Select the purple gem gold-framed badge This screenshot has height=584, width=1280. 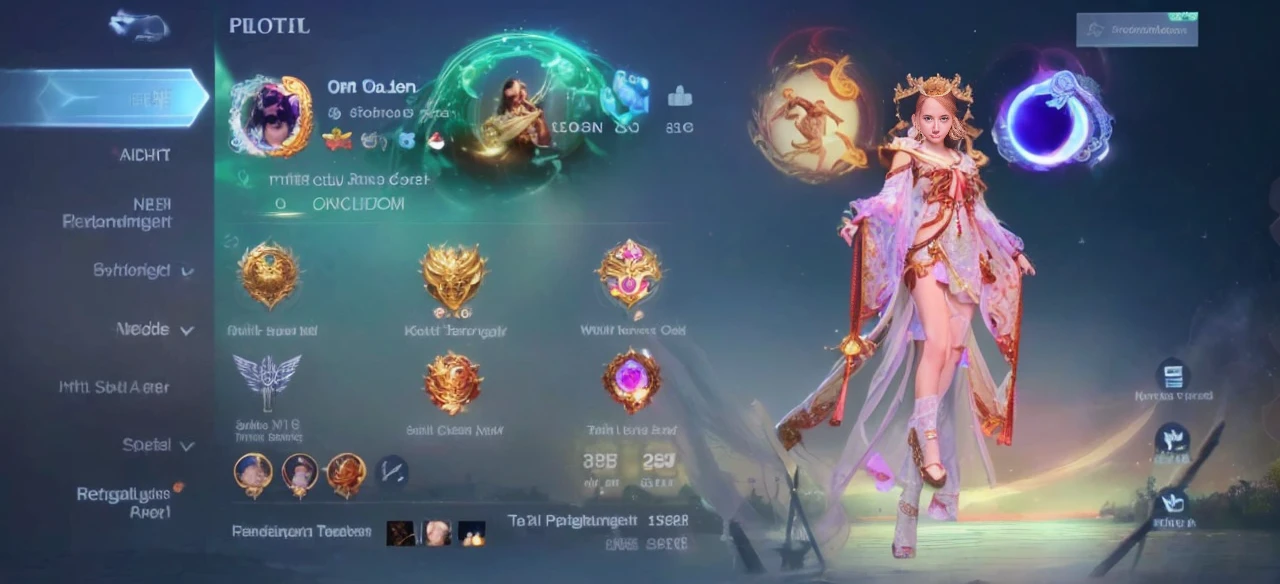pyautogui.click(x=632, y=380)
